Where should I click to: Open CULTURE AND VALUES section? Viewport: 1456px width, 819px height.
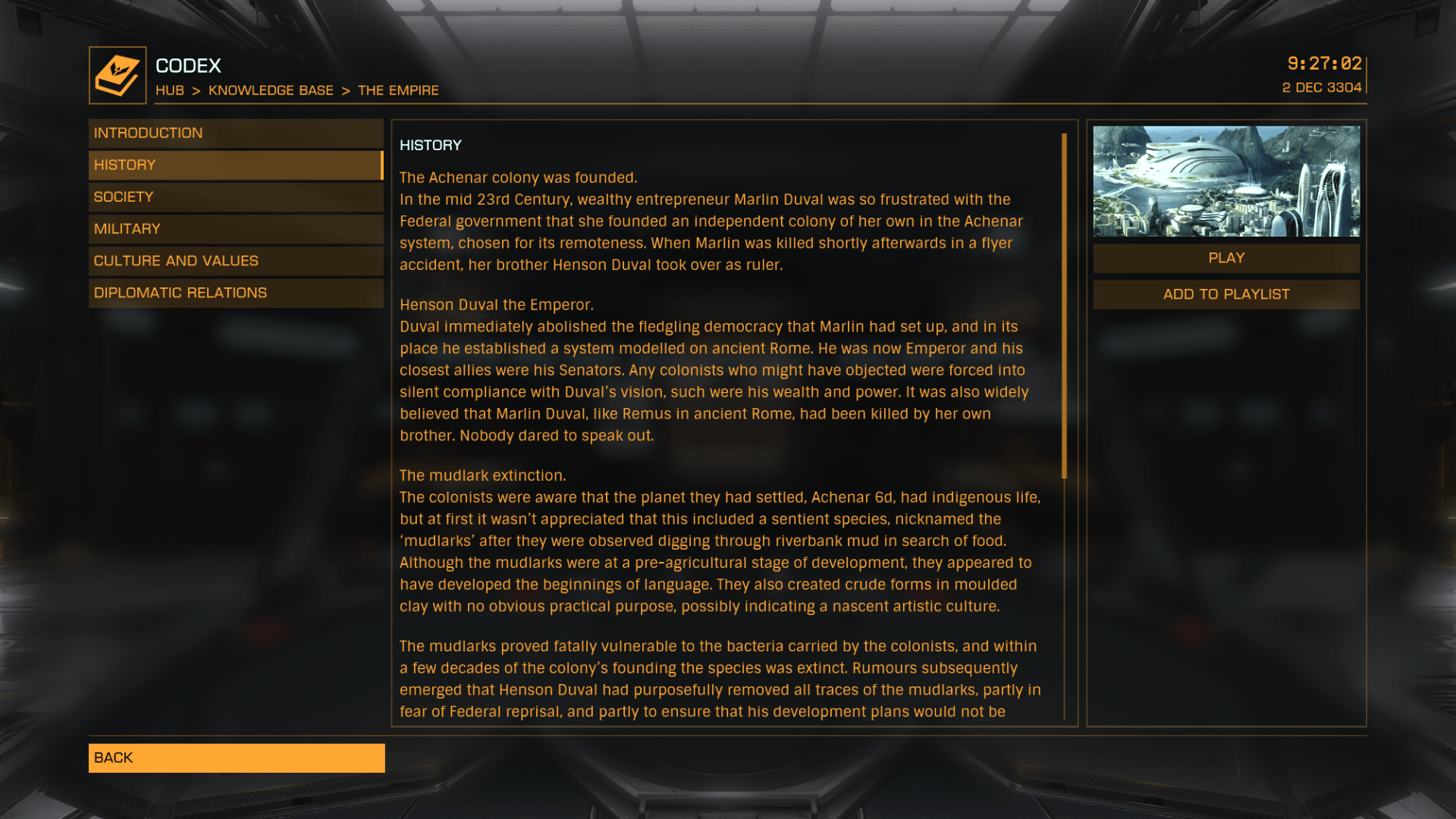click(x=235, y=260)
